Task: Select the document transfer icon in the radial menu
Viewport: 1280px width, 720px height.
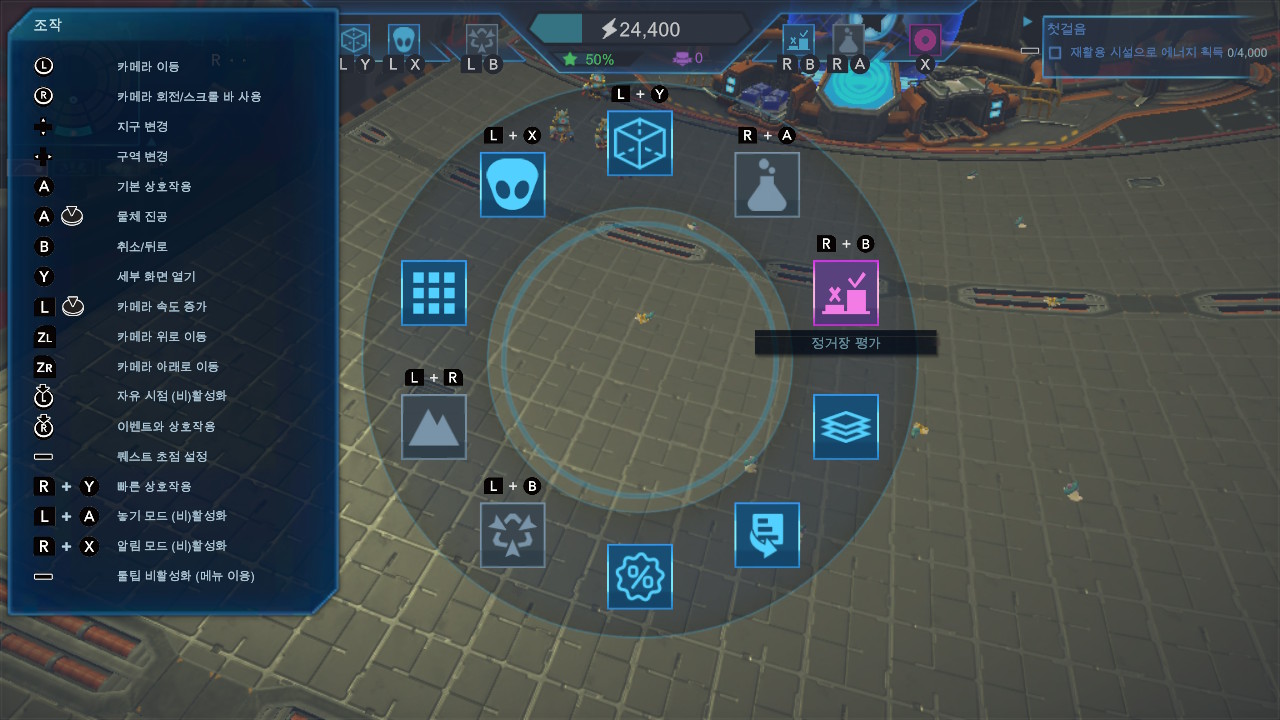Action: (x=766, y=535)
